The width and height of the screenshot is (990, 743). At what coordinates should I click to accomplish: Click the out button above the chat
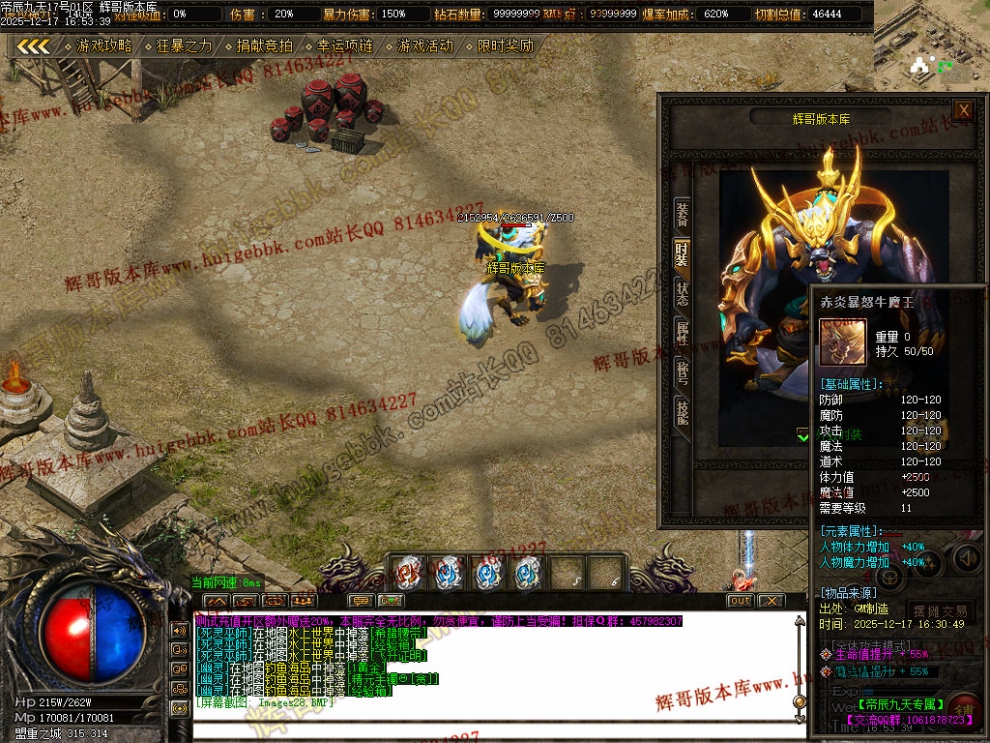coord(740,601)
